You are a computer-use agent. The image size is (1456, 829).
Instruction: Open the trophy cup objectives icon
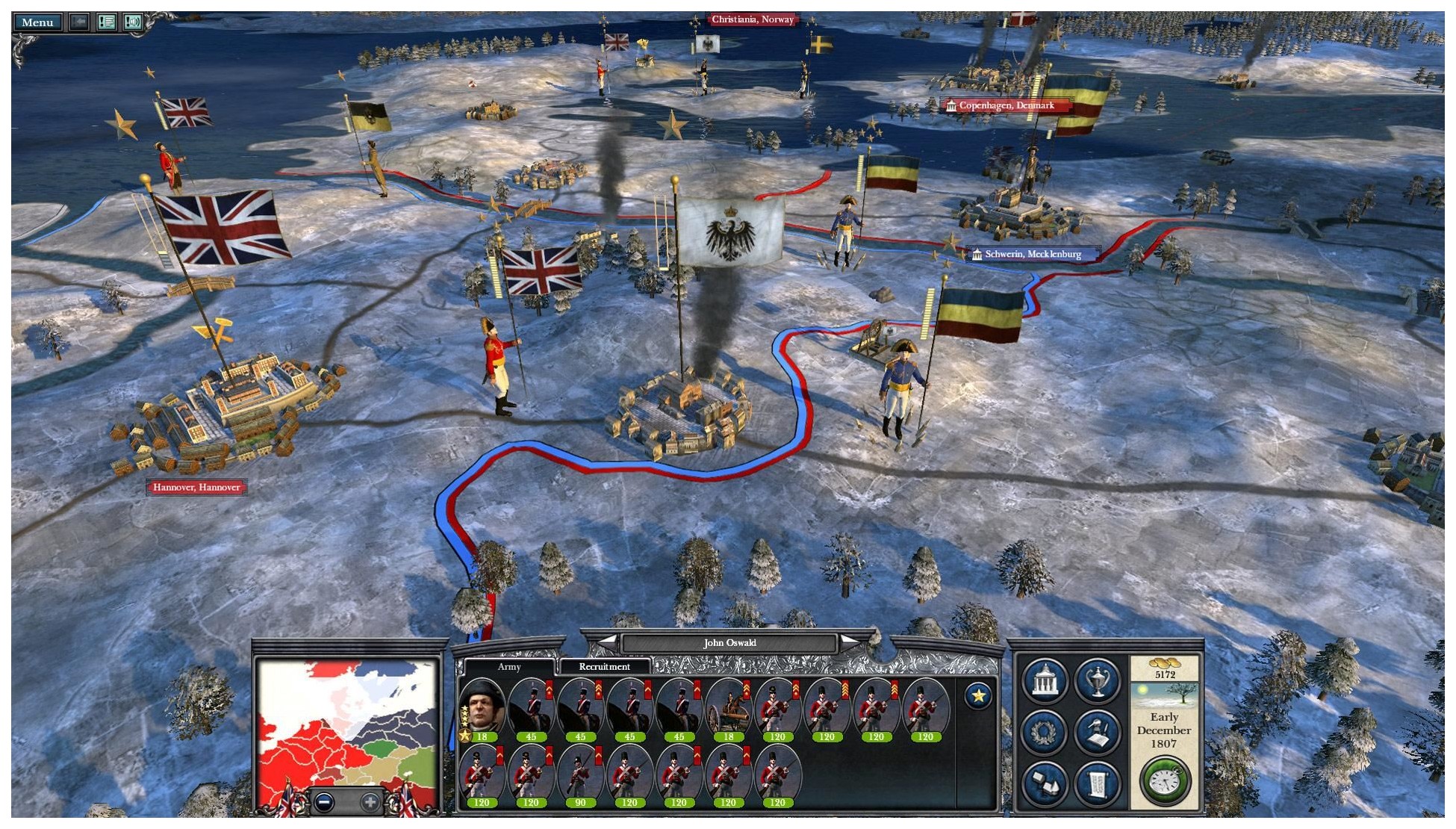point(1097,680)
